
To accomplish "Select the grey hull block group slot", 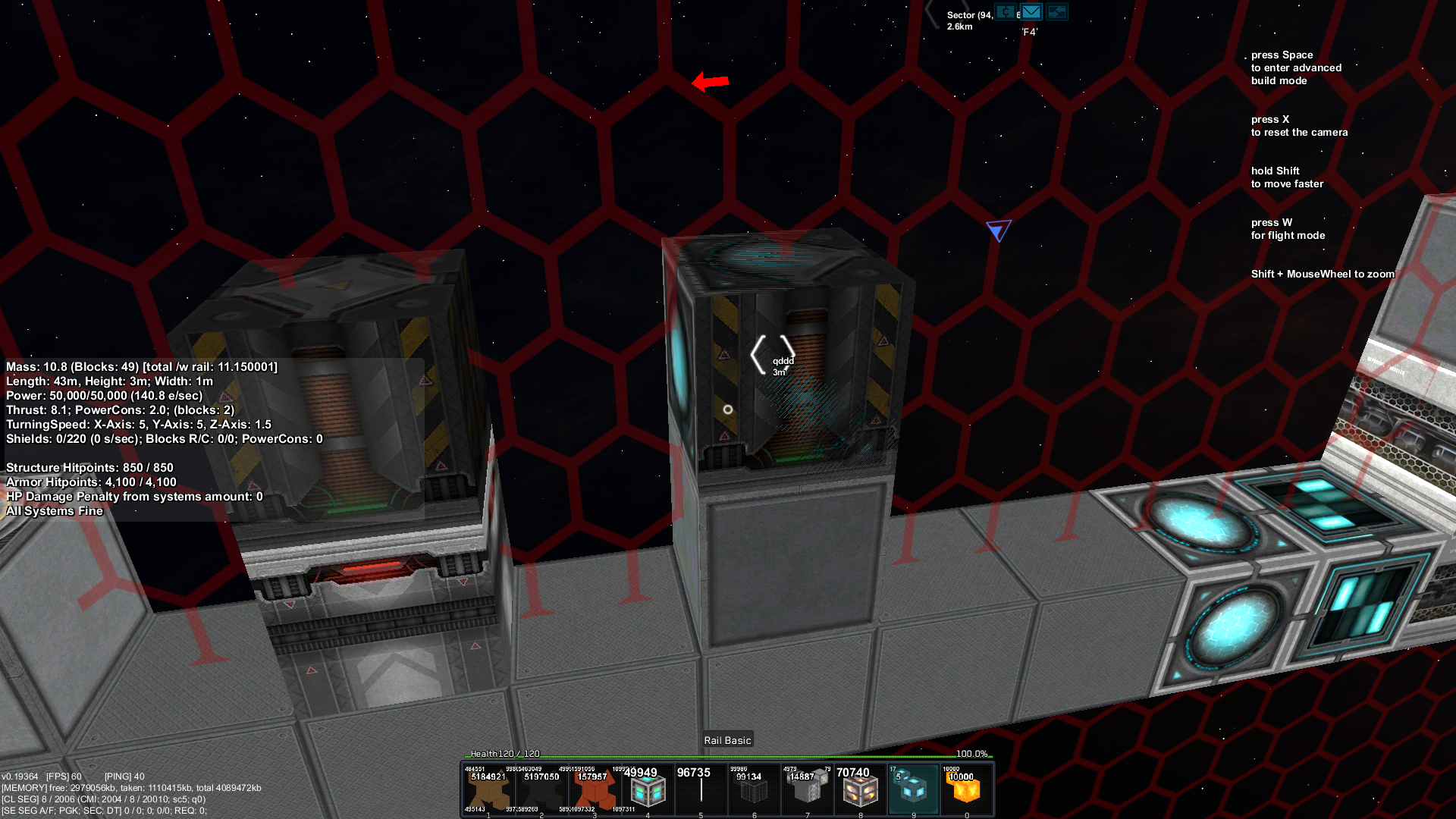I will tap(807, 790).
